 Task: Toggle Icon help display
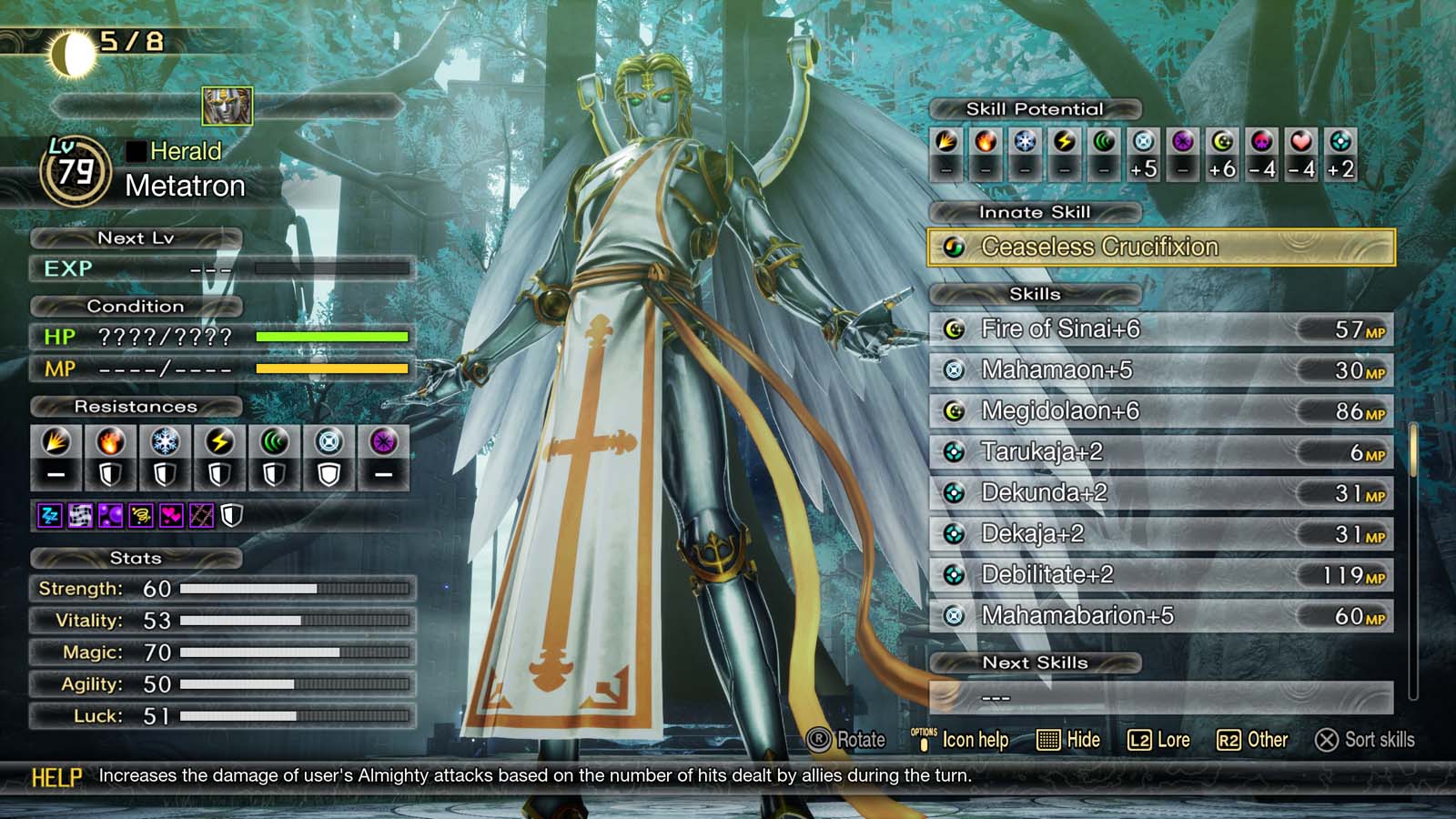967,740
